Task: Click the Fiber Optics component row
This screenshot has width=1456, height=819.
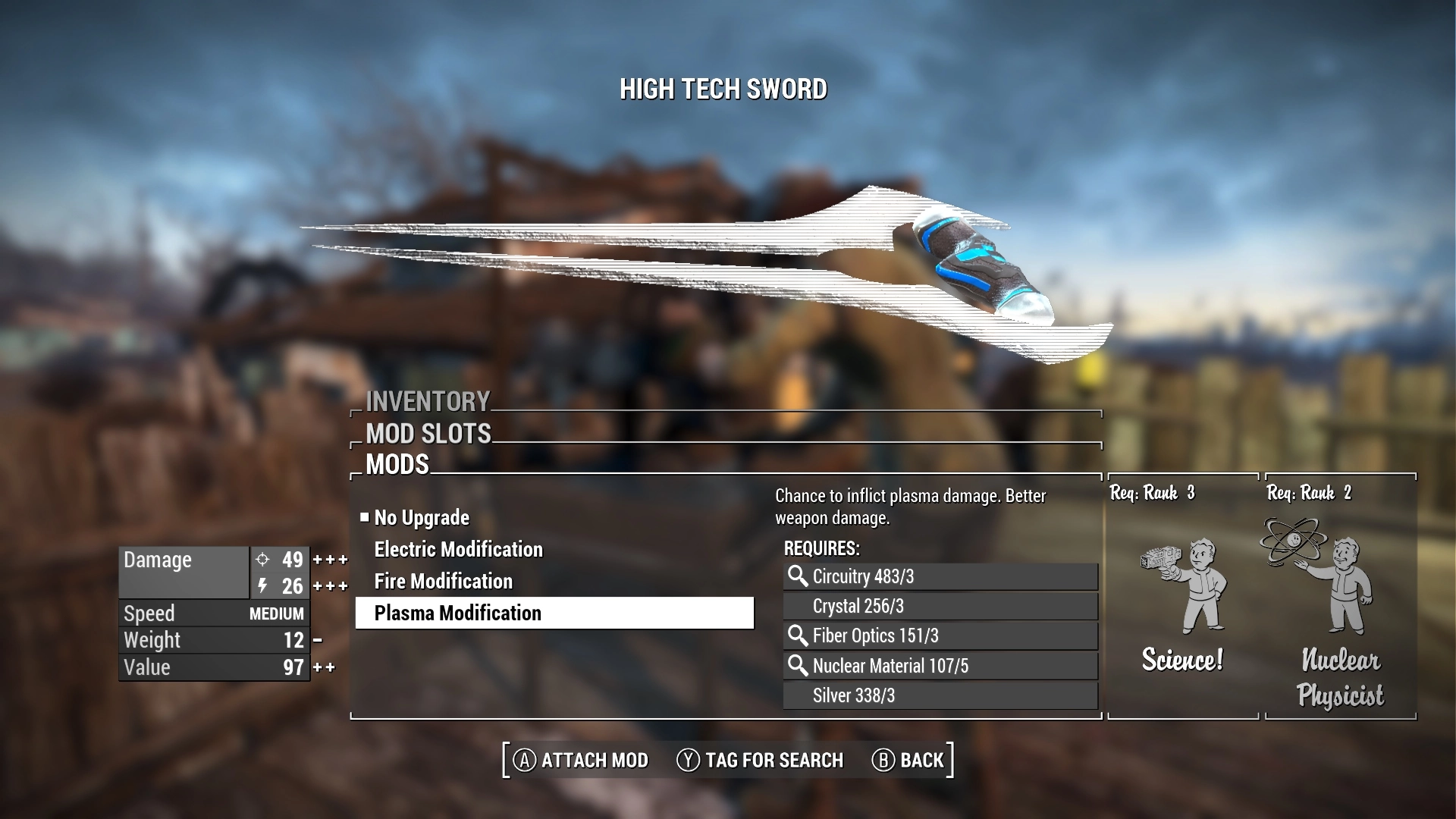Action: (x=940, y=635)
